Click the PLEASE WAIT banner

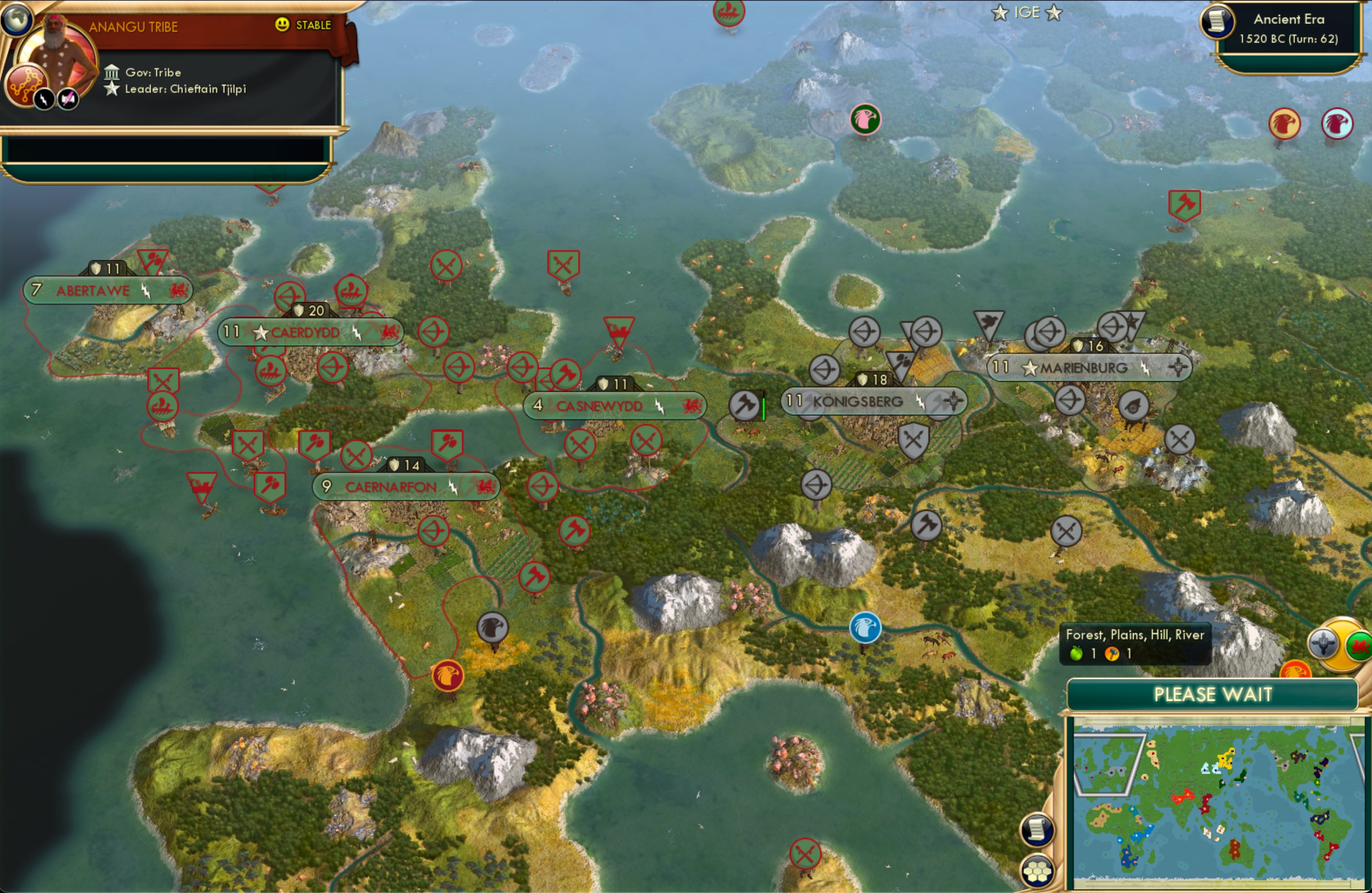pyautogui.click(x=1215, y=695)
